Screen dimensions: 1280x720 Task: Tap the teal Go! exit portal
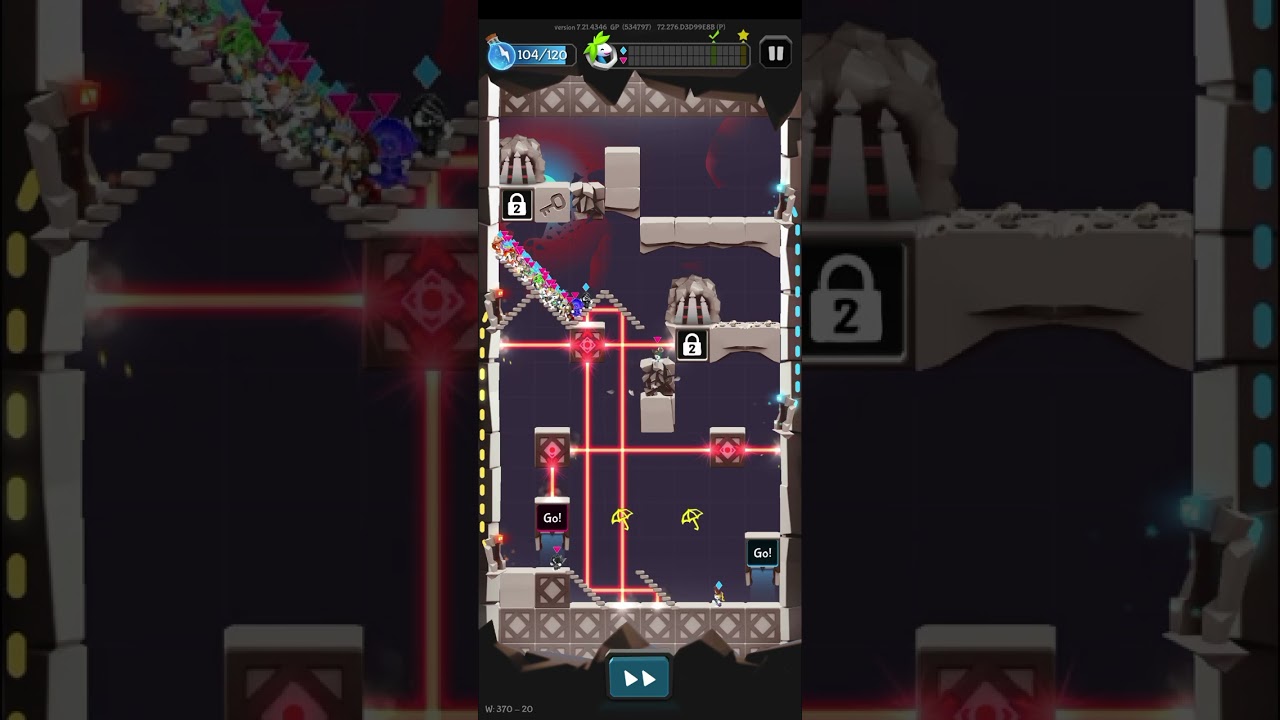pyautogui.click(x=762, y=552)
